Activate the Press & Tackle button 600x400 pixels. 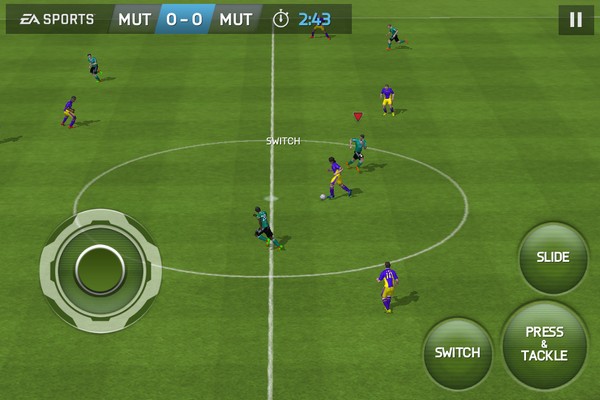coord(544,344)
